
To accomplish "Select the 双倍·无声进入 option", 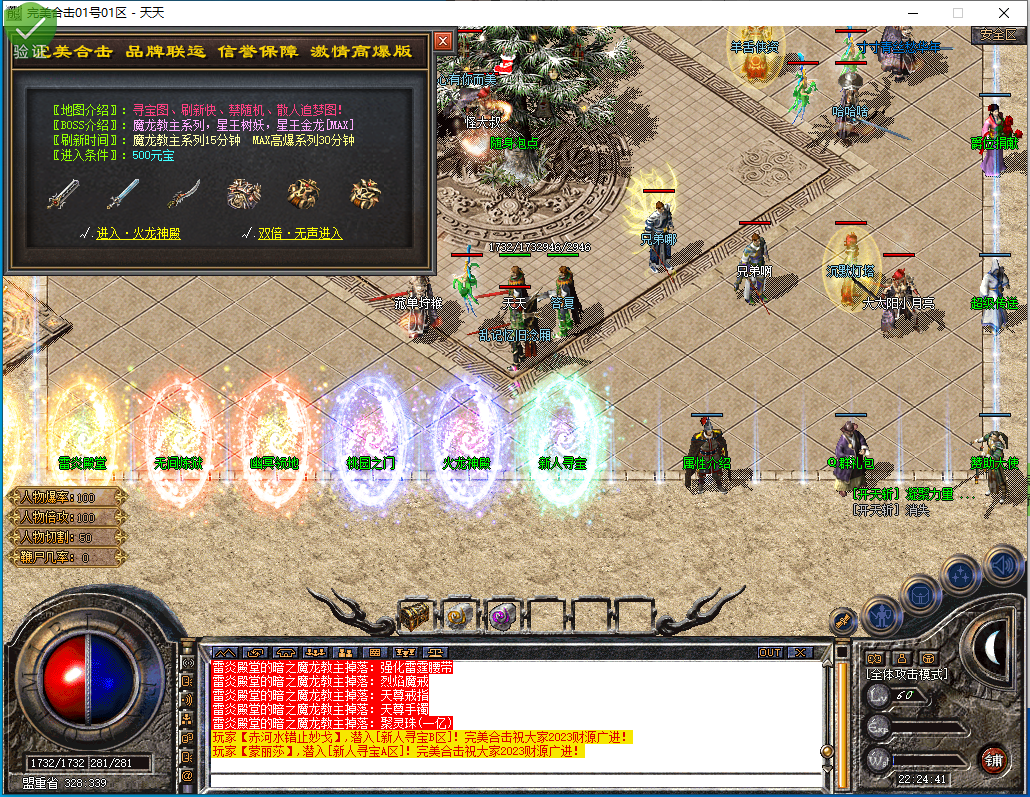I will tap(300, 233).
